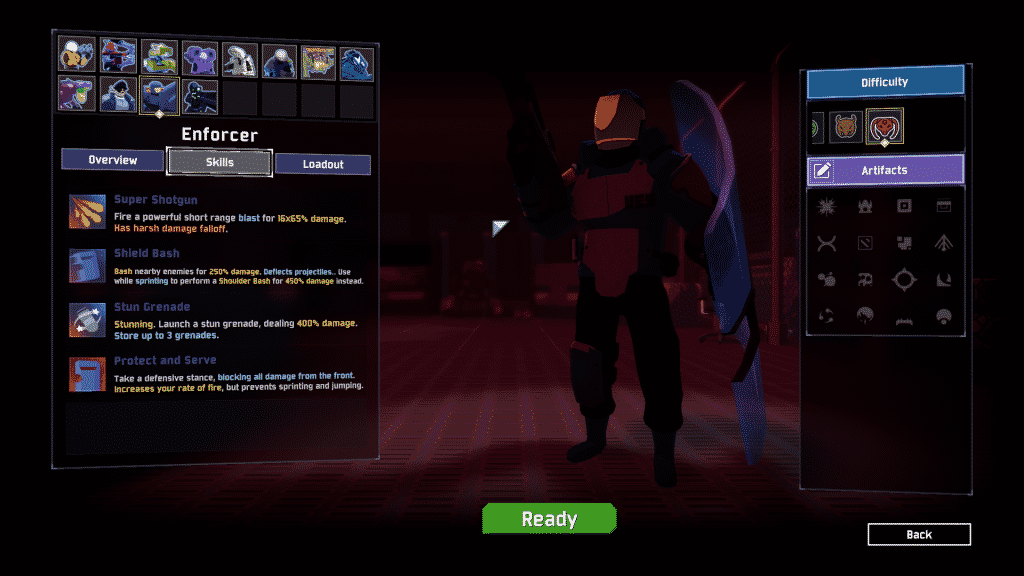This screenshot has height=576, width=1024.
Task: Click the Super Shotgun skill icon
Action: (85, 212)
